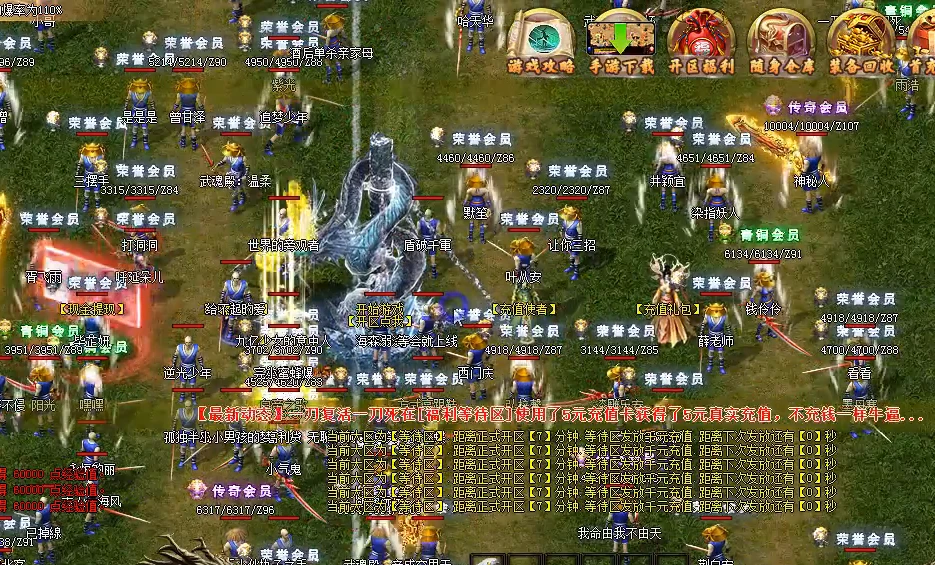
Task: Open the 手游下载 mobile download icon
Action: point(620,40)
